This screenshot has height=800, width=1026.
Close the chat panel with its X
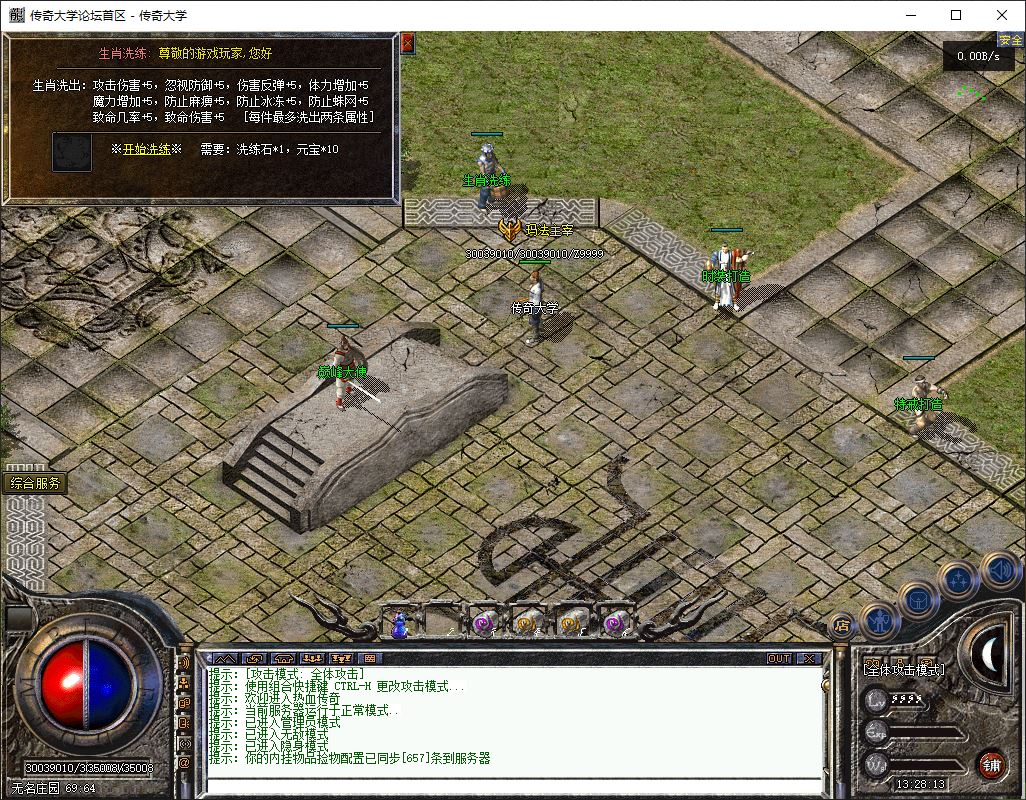808,658
